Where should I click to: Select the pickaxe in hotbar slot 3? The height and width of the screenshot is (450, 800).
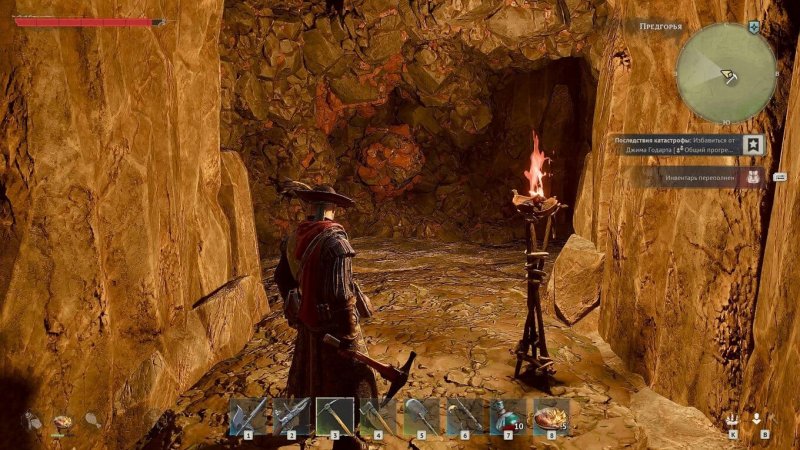[335, 416]
